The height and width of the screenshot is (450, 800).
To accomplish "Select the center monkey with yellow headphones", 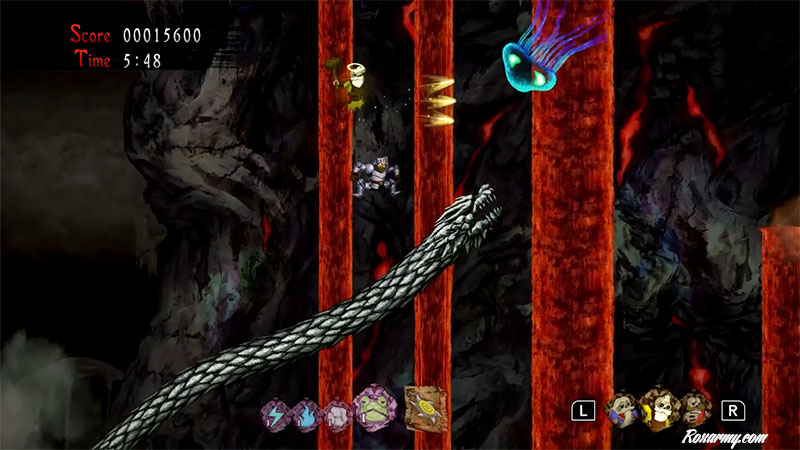I will pos(660,408).
